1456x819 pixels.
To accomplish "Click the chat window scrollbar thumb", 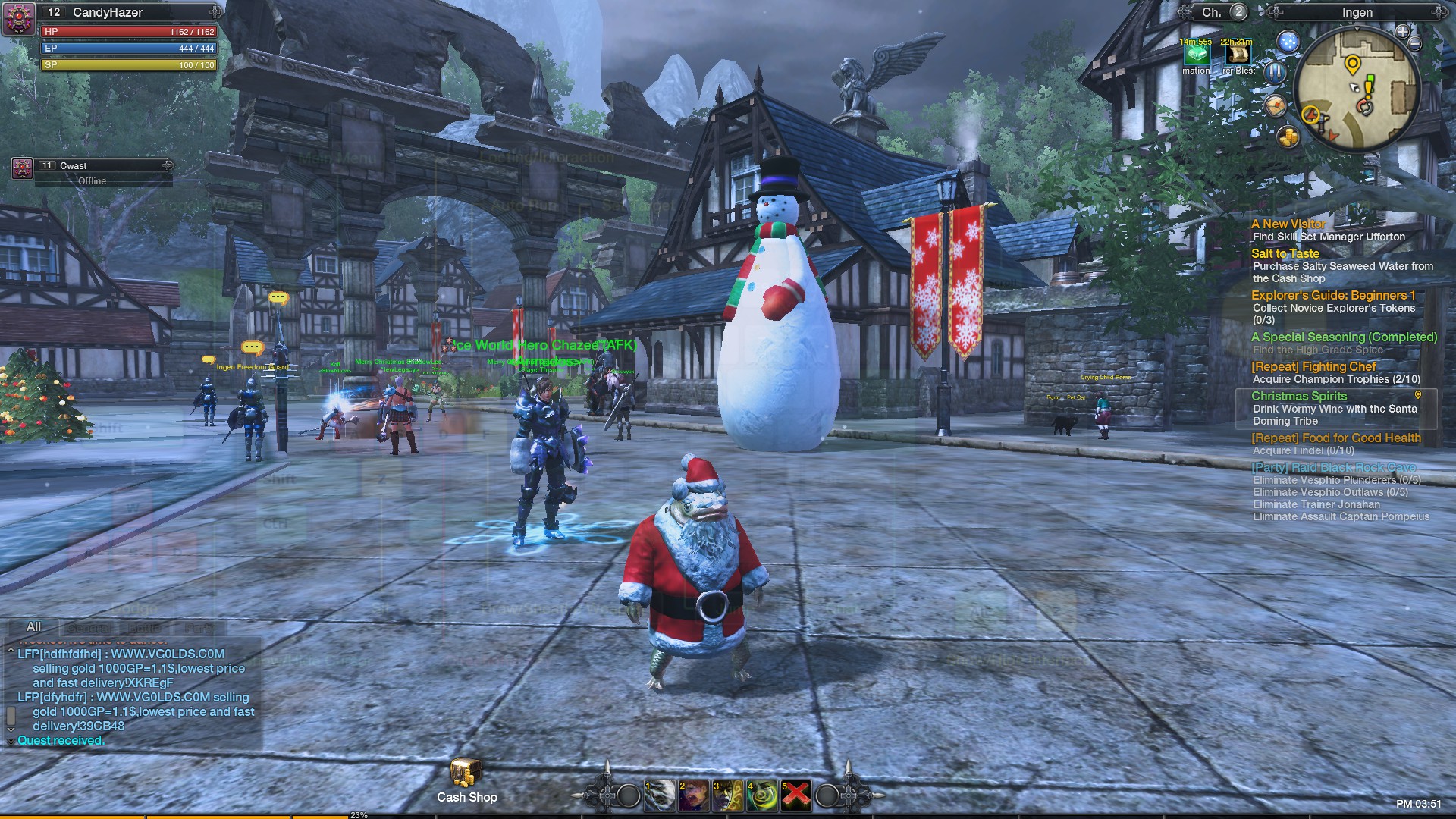I will tap(11, 717).
